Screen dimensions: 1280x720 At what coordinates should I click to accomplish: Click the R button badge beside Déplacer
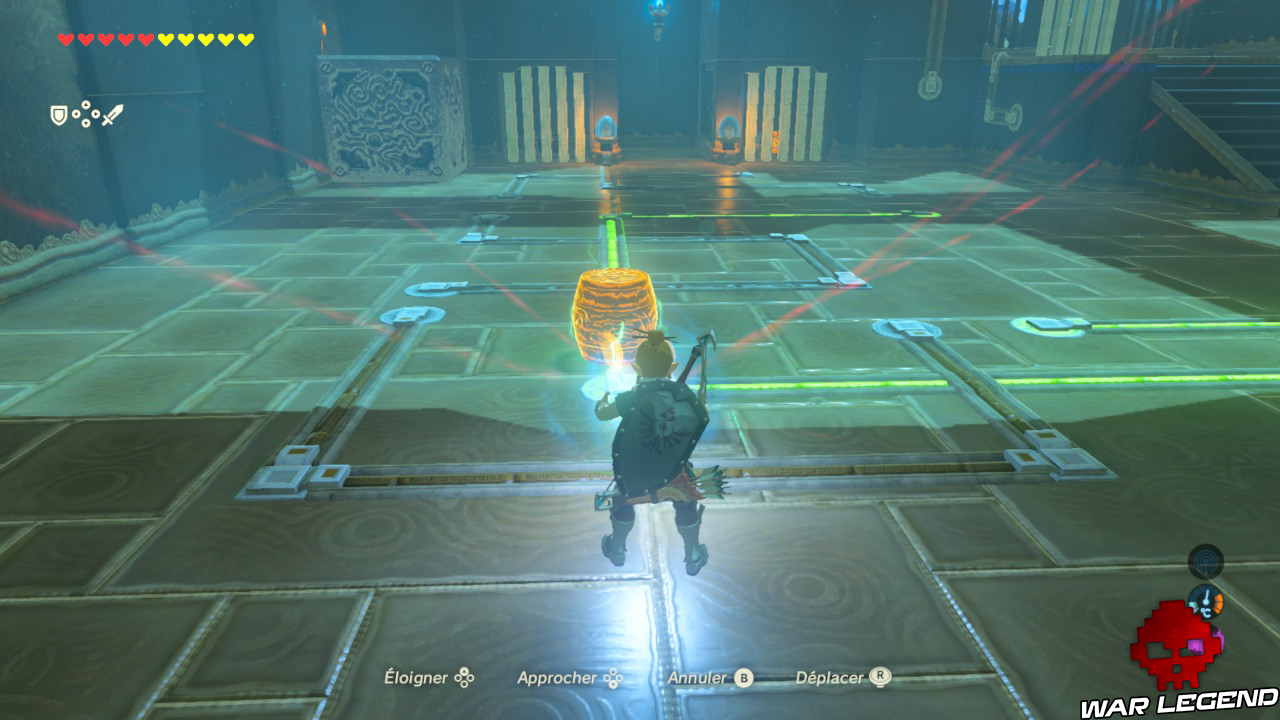880,678
